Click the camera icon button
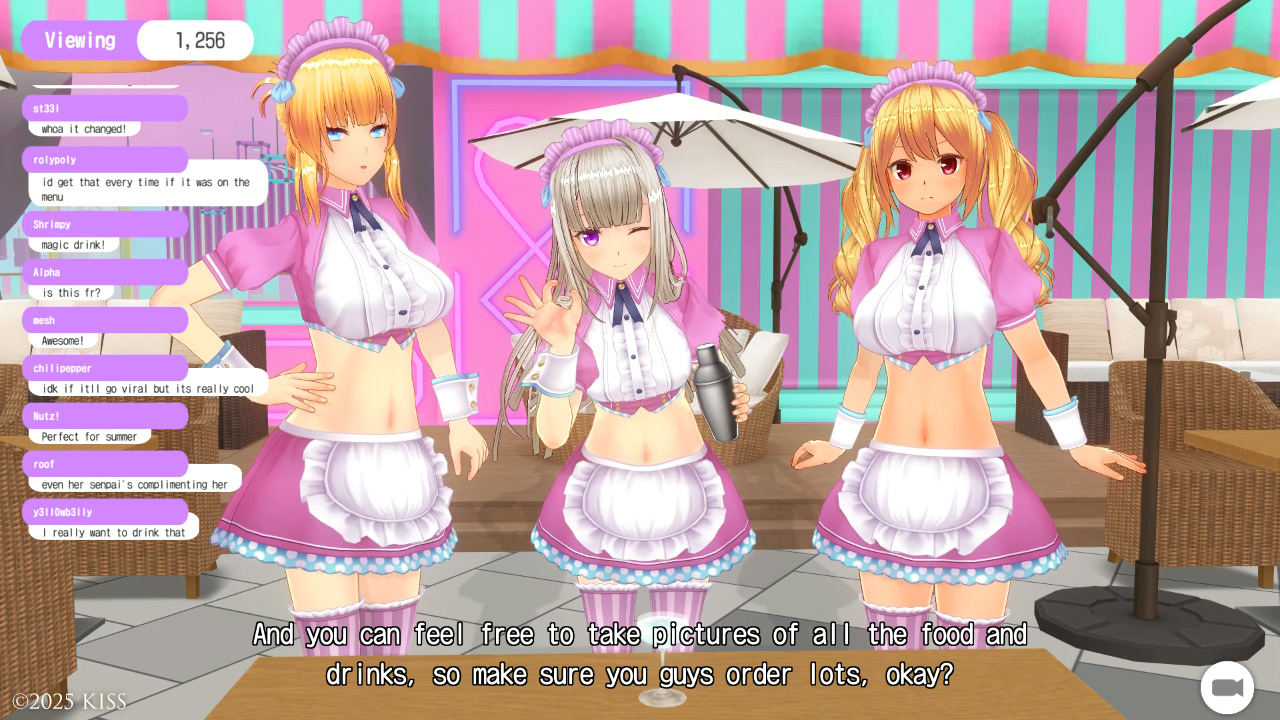 [1227, 688]
